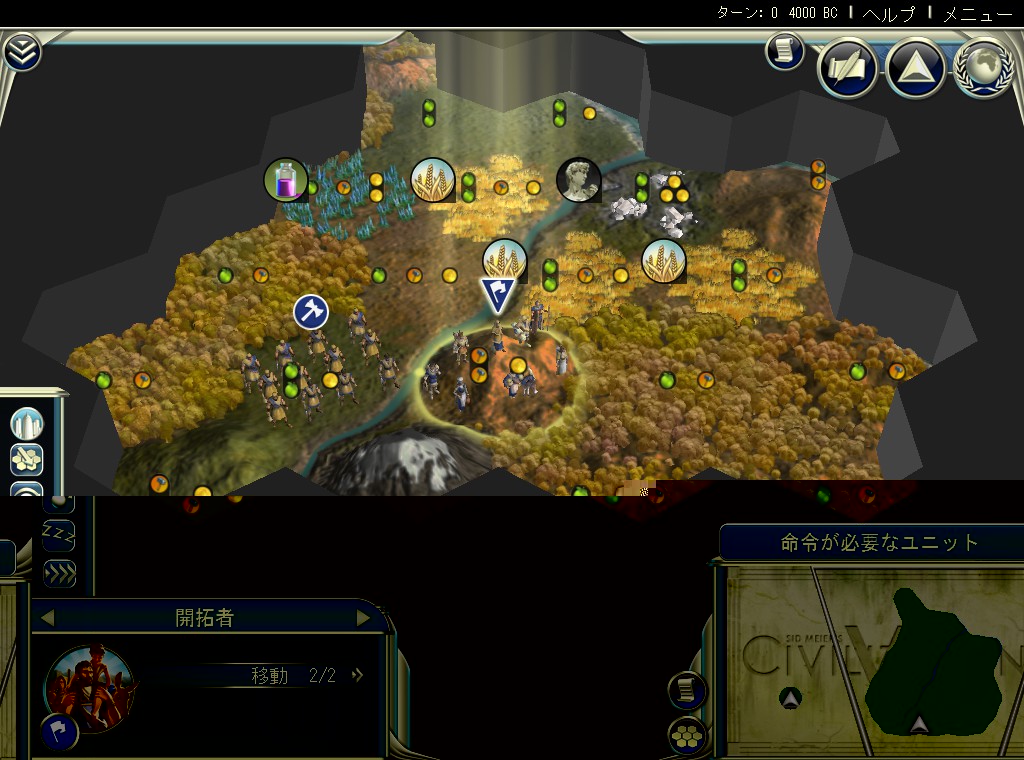
Task: Toggle the hexagon honeycomb minimap option
Action: pos(687,736)
